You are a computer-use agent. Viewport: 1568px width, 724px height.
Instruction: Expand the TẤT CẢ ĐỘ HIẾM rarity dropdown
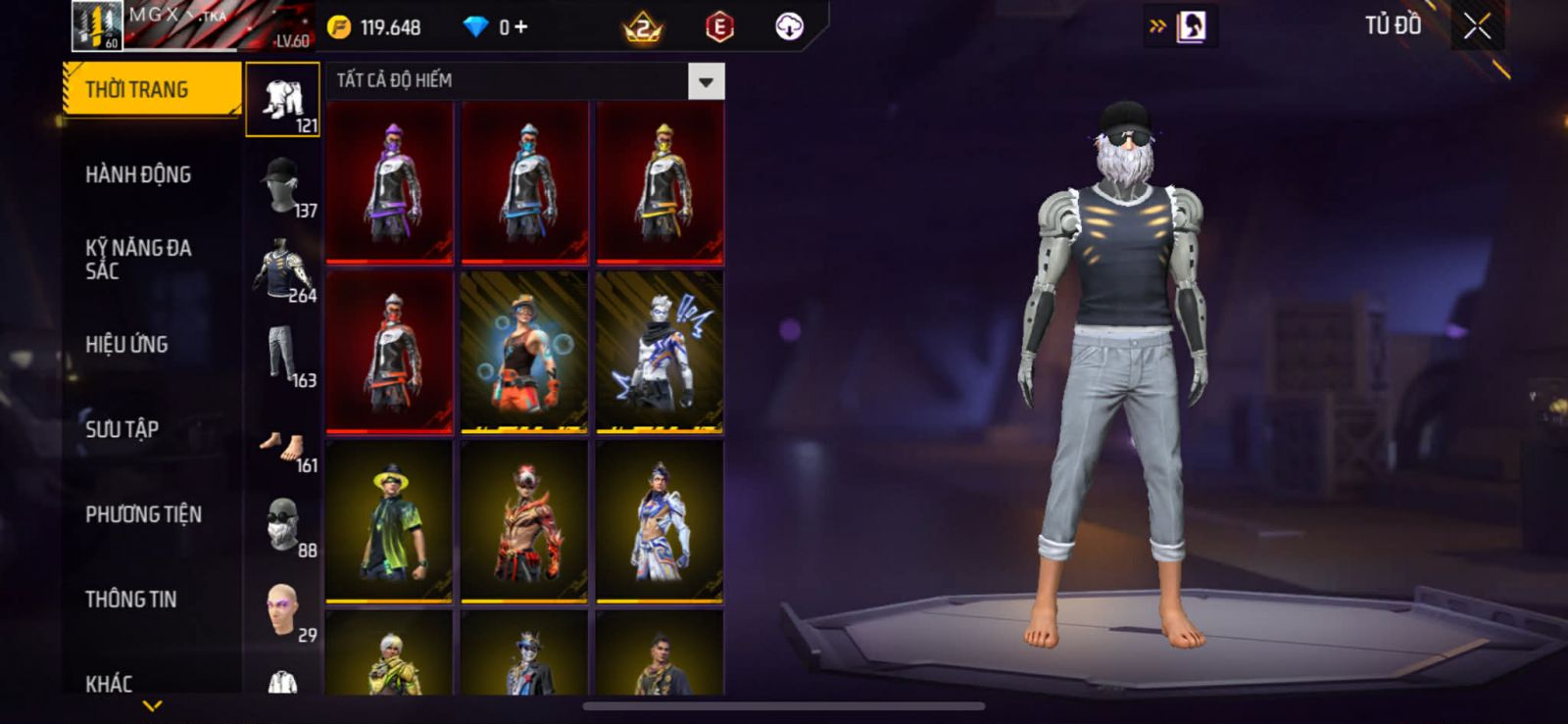(x=706, y=81)
